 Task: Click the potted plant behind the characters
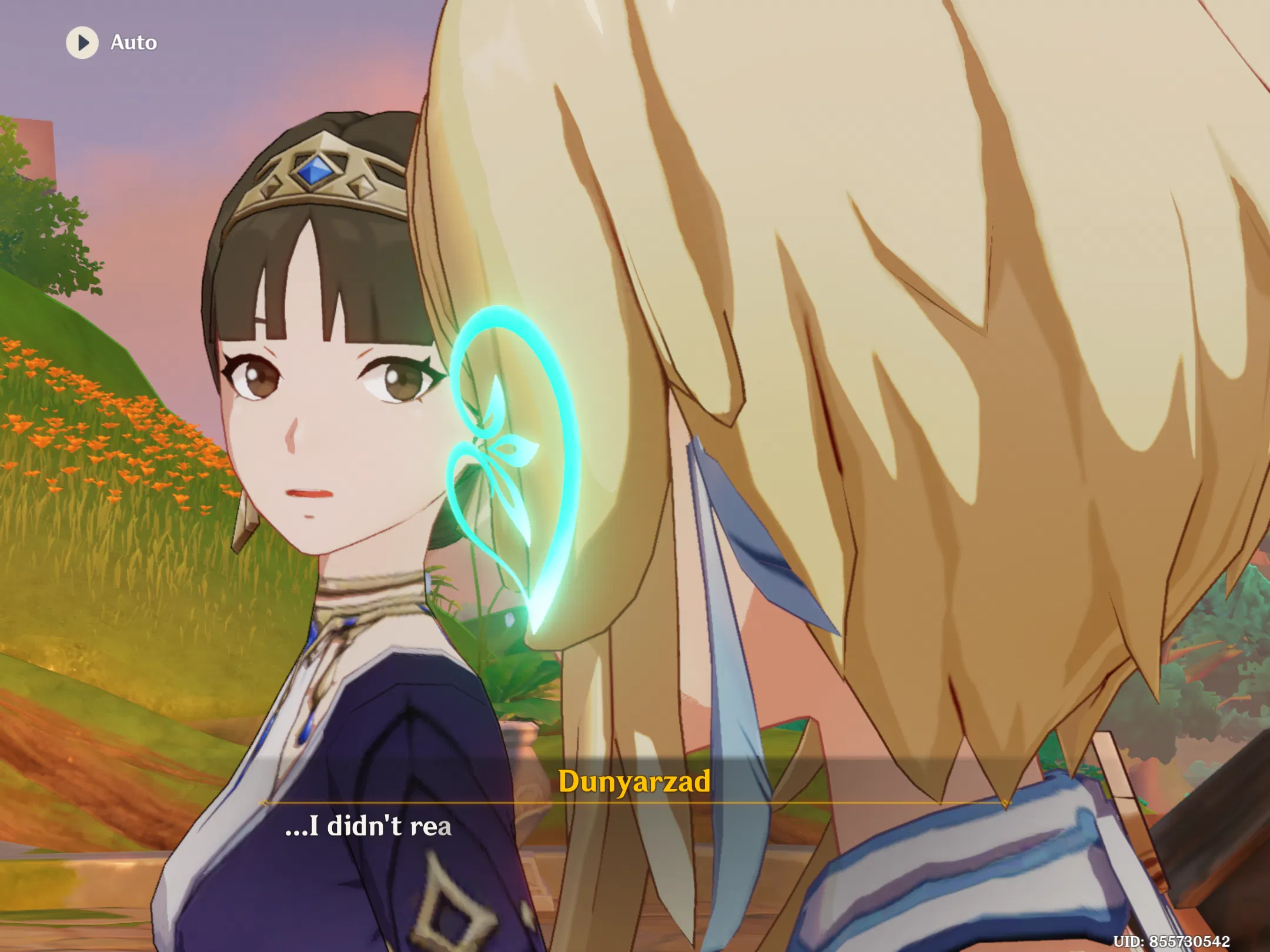click(517, 688)
